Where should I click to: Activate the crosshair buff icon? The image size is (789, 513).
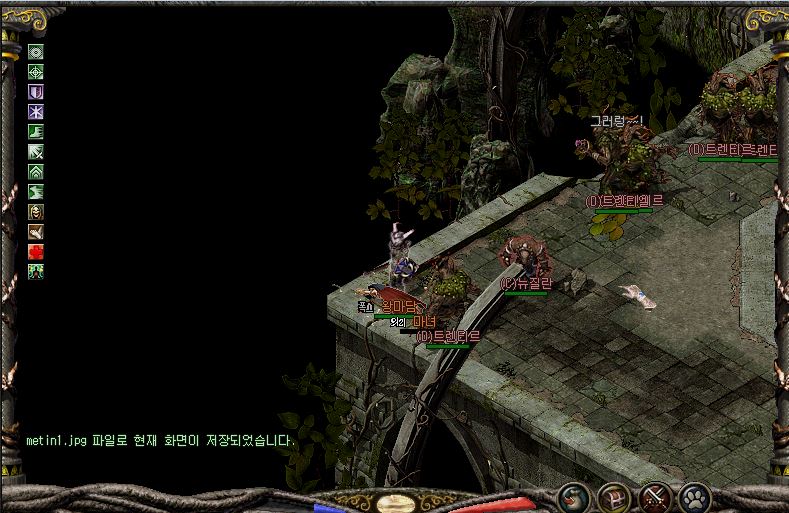tap(36, 72)
